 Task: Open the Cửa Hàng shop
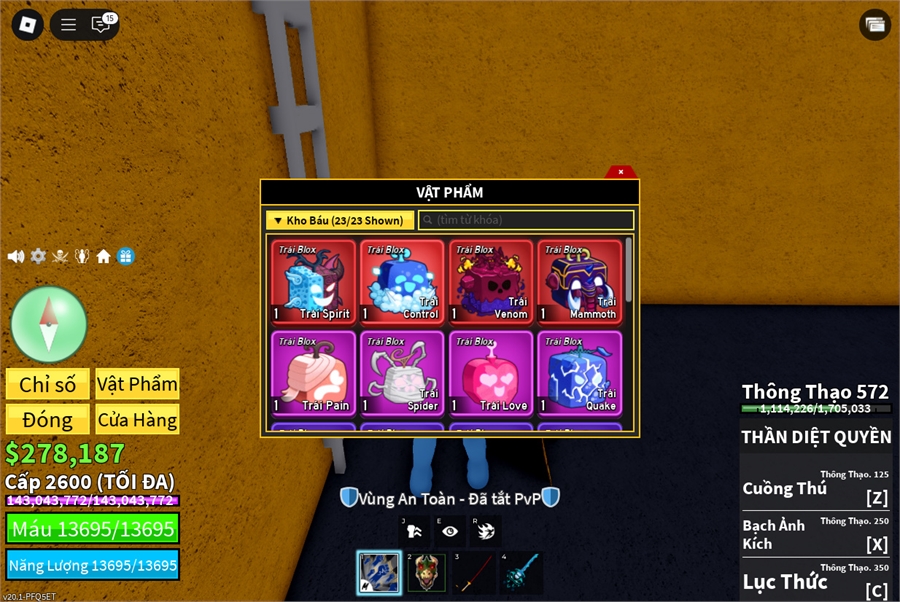[x=137, y=420]
